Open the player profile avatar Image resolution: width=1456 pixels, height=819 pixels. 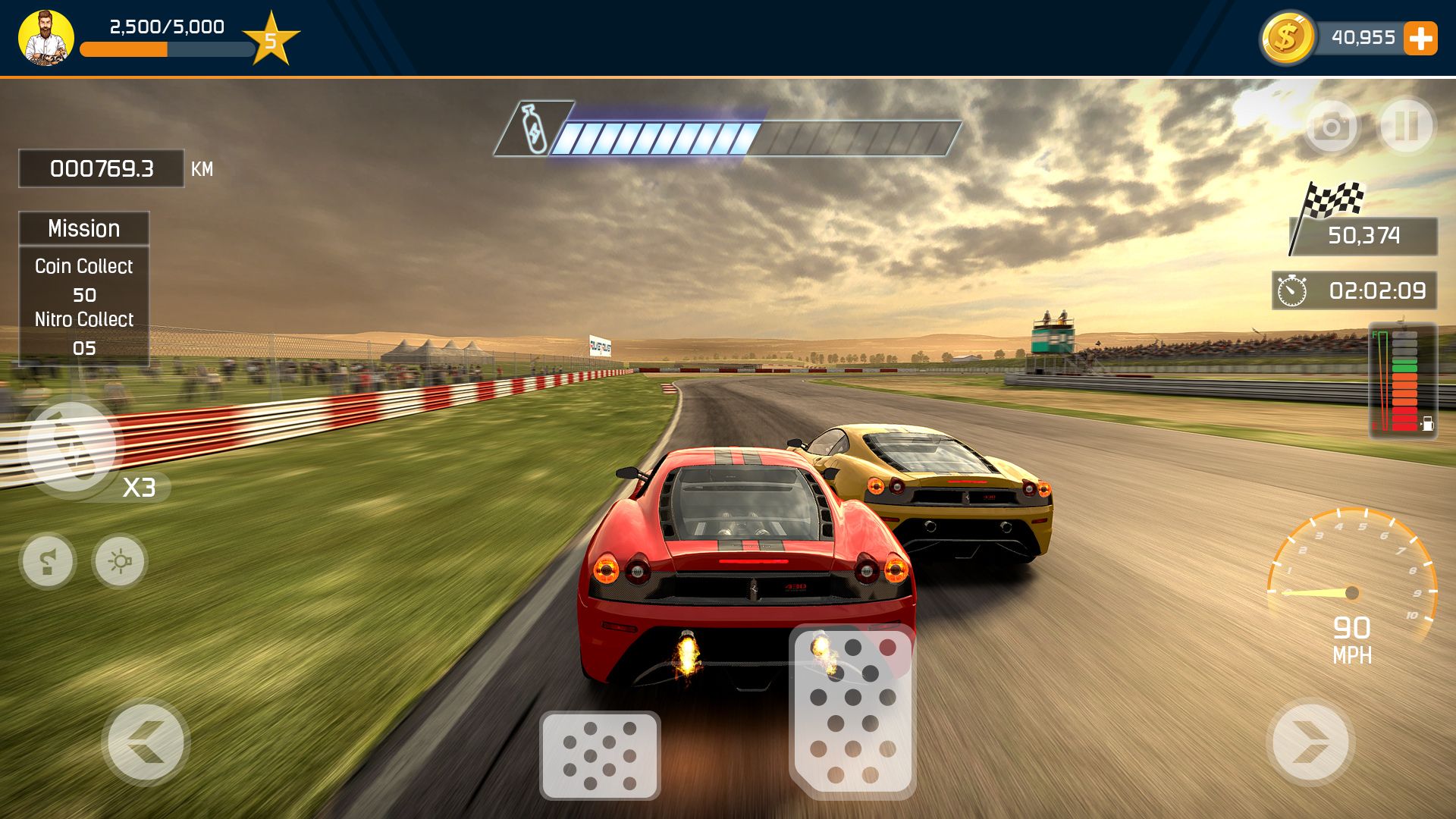point(46,37)
